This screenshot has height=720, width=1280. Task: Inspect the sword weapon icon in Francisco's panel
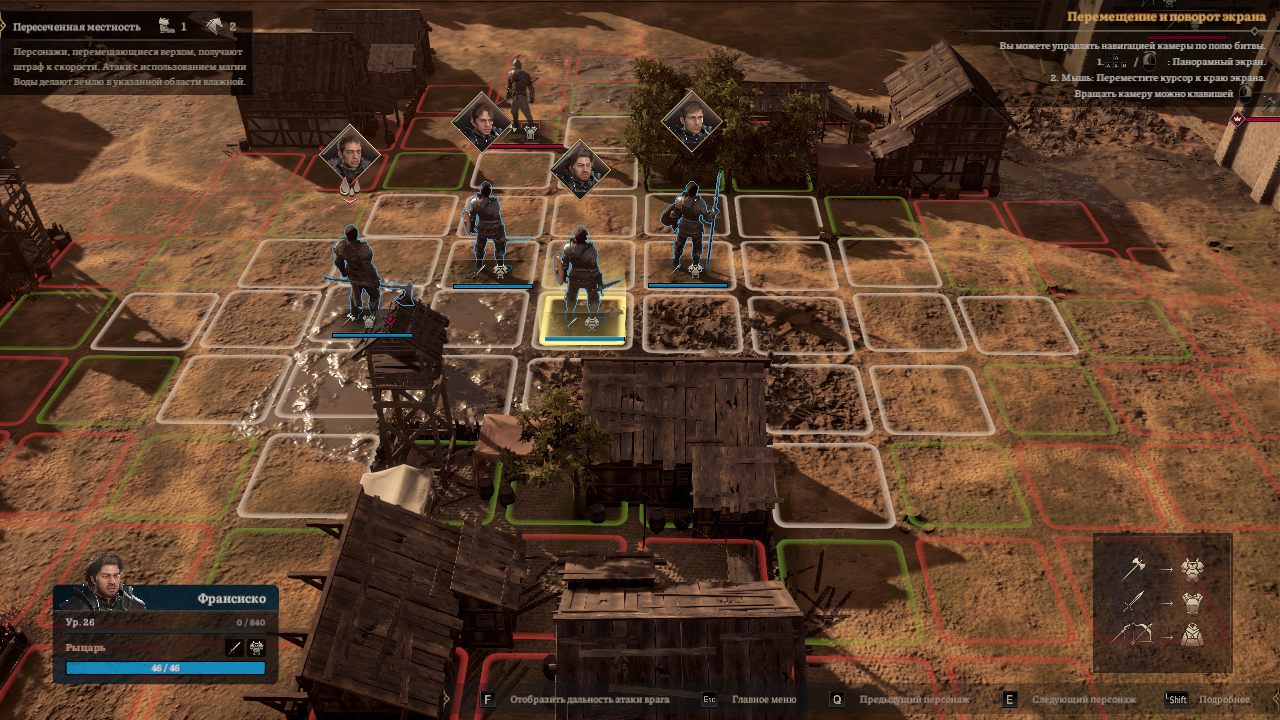[x=235, y=648]
